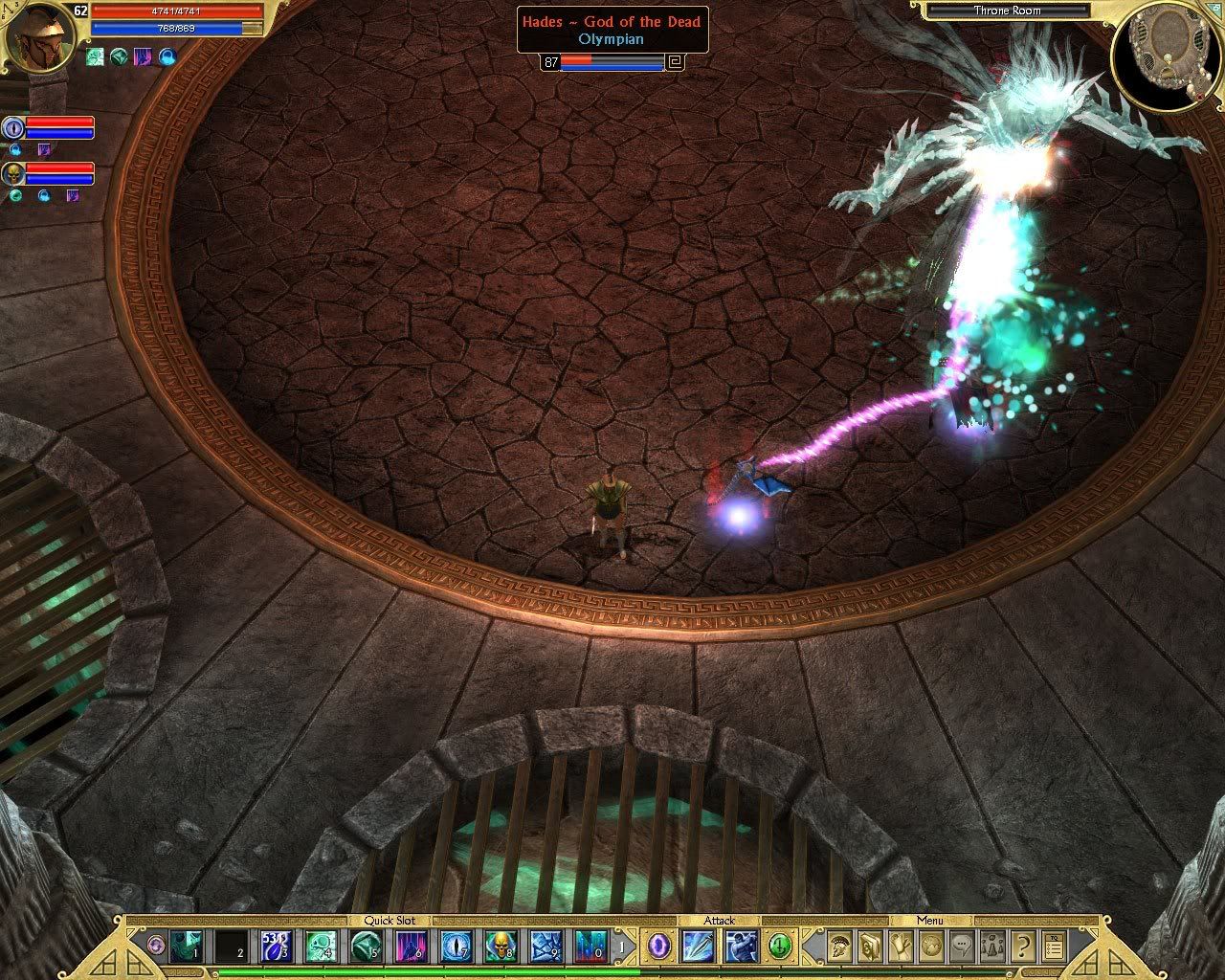1225x980 pixels.
Task: Open the chat speech bubble icon
Action: point(962,947)
